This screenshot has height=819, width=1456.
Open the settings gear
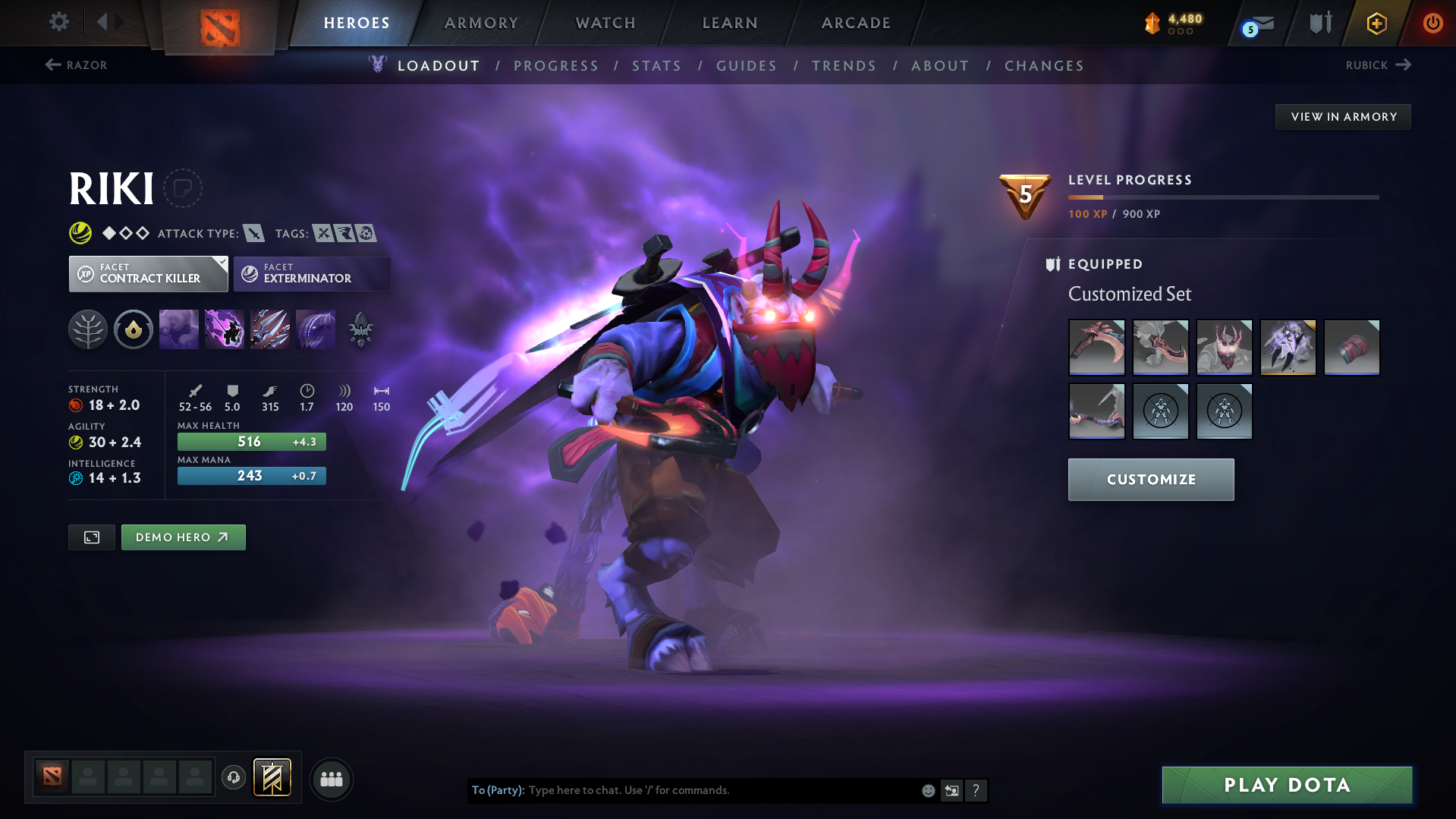point(59,22)
